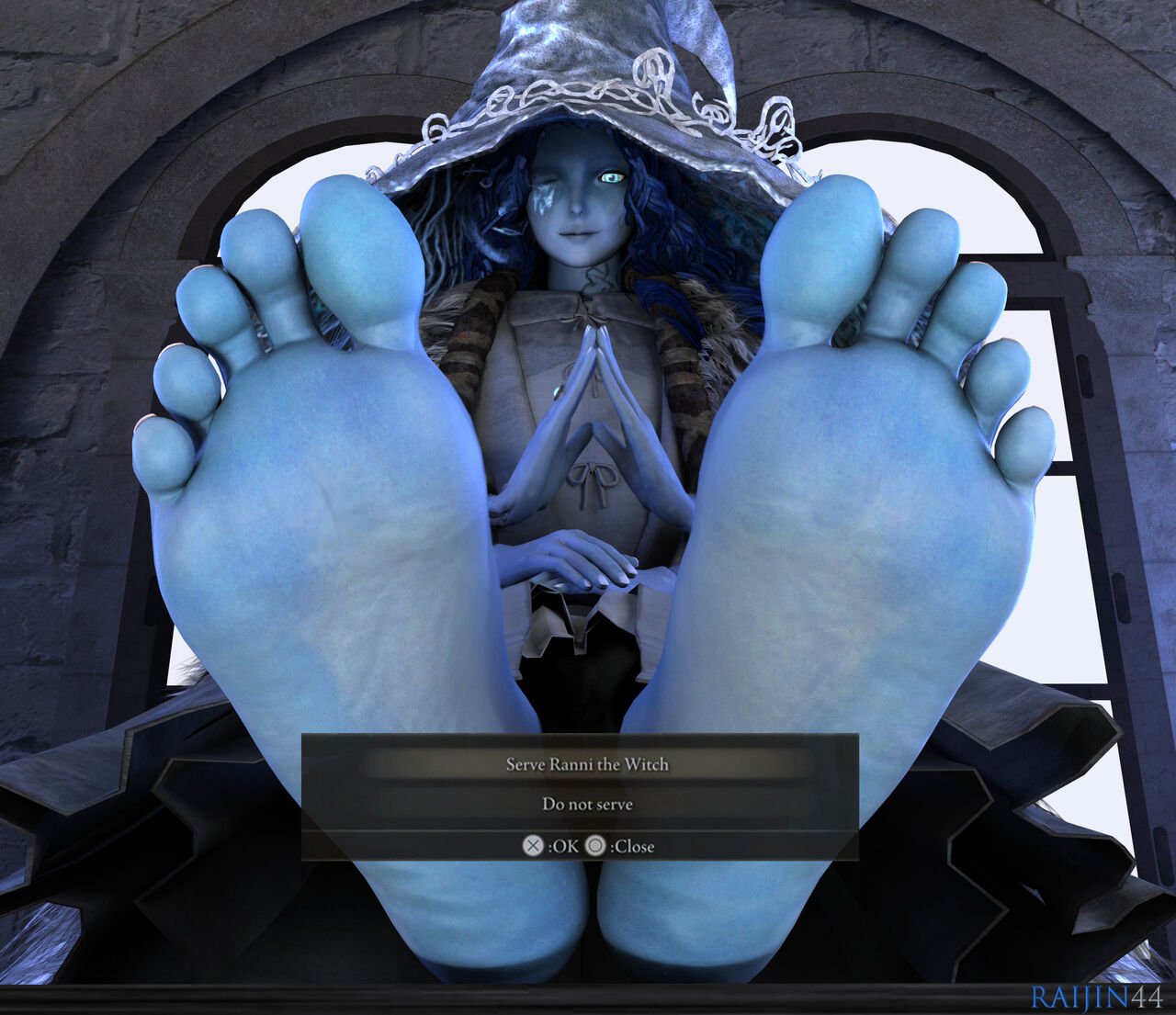Choose the 'Do not serve' option
This screenshot has width=1176, height=1015.
click(x=588, y=804)
